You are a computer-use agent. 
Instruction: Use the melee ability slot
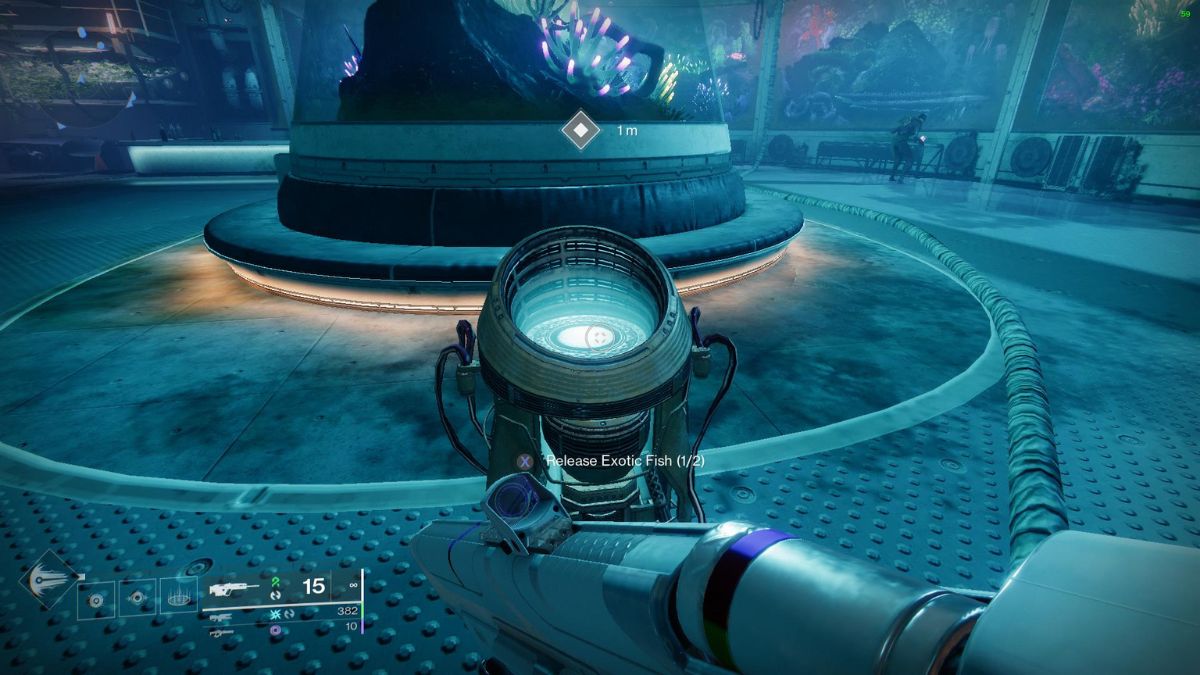point(138,599)
